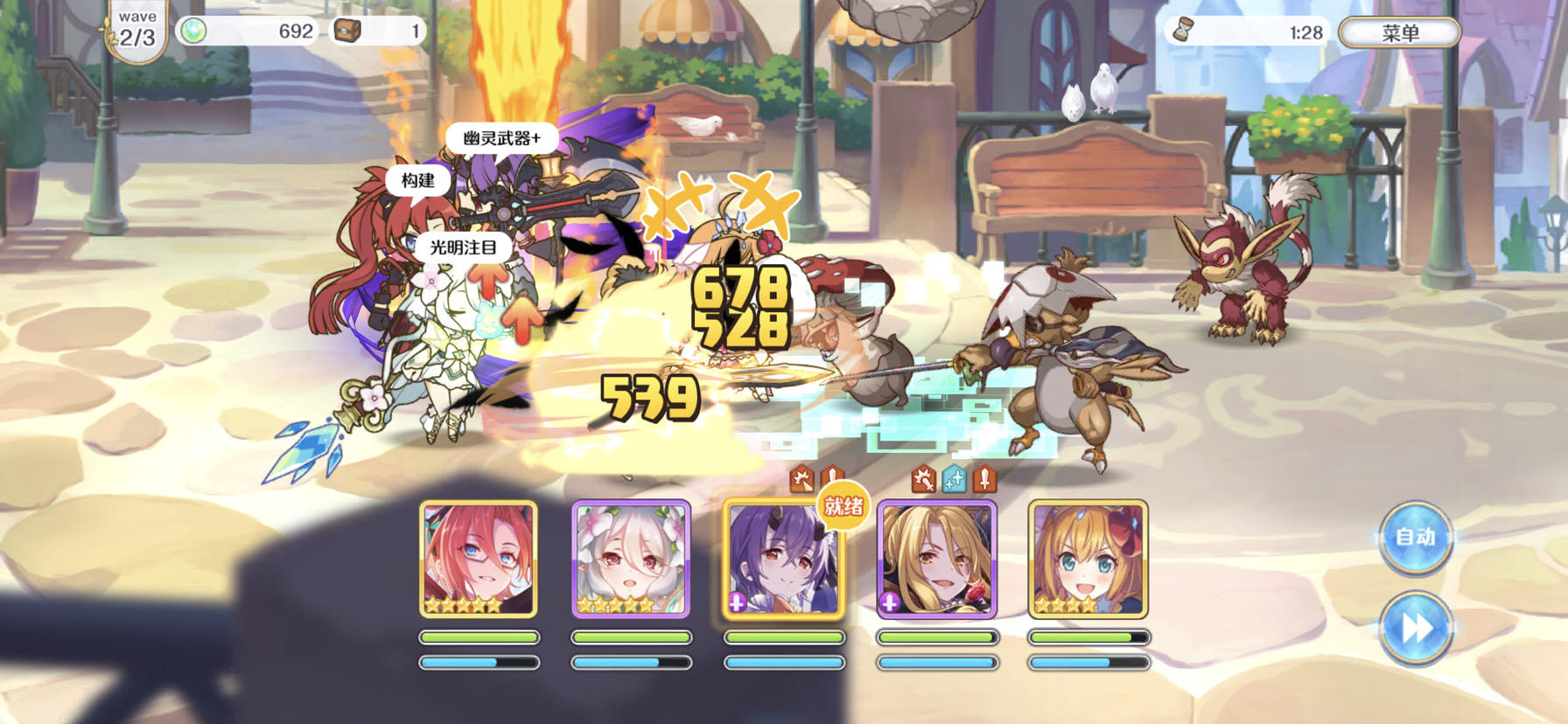Click the plus badge on the blonde character's portrait
Screen dimensions: 1568x724
click(x=889, y=603)
